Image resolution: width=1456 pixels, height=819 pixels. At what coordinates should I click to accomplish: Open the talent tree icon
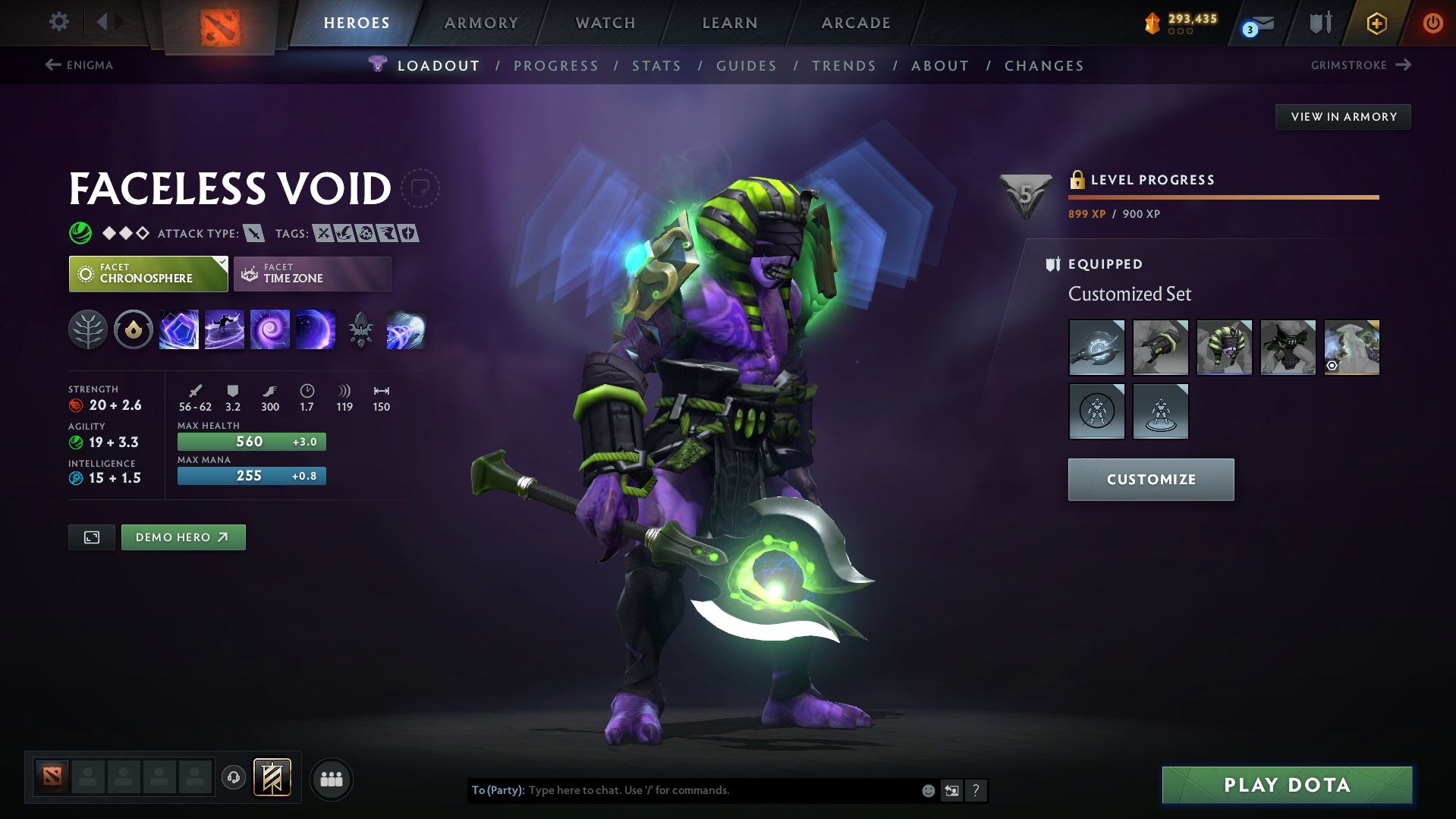[x=88, y=329]
